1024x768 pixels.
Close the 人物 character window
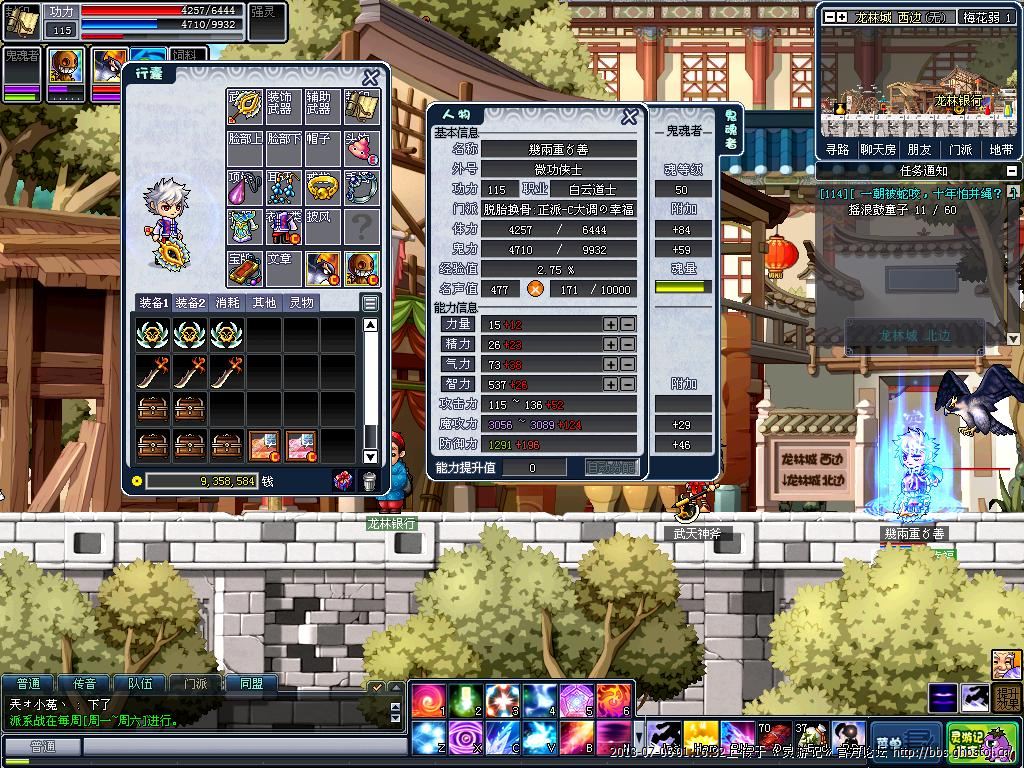629,117
